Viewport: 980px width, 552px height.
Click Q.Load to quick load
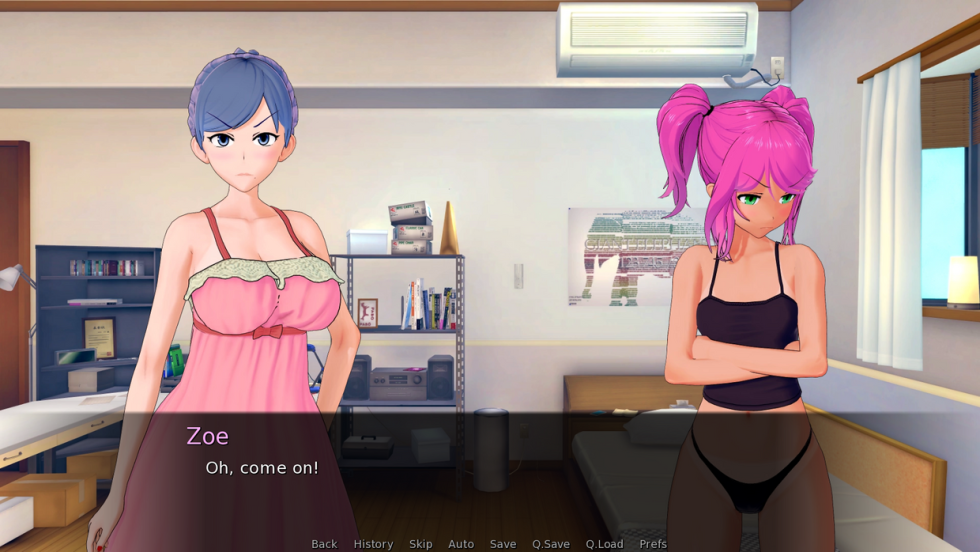[x=604, y=544]
